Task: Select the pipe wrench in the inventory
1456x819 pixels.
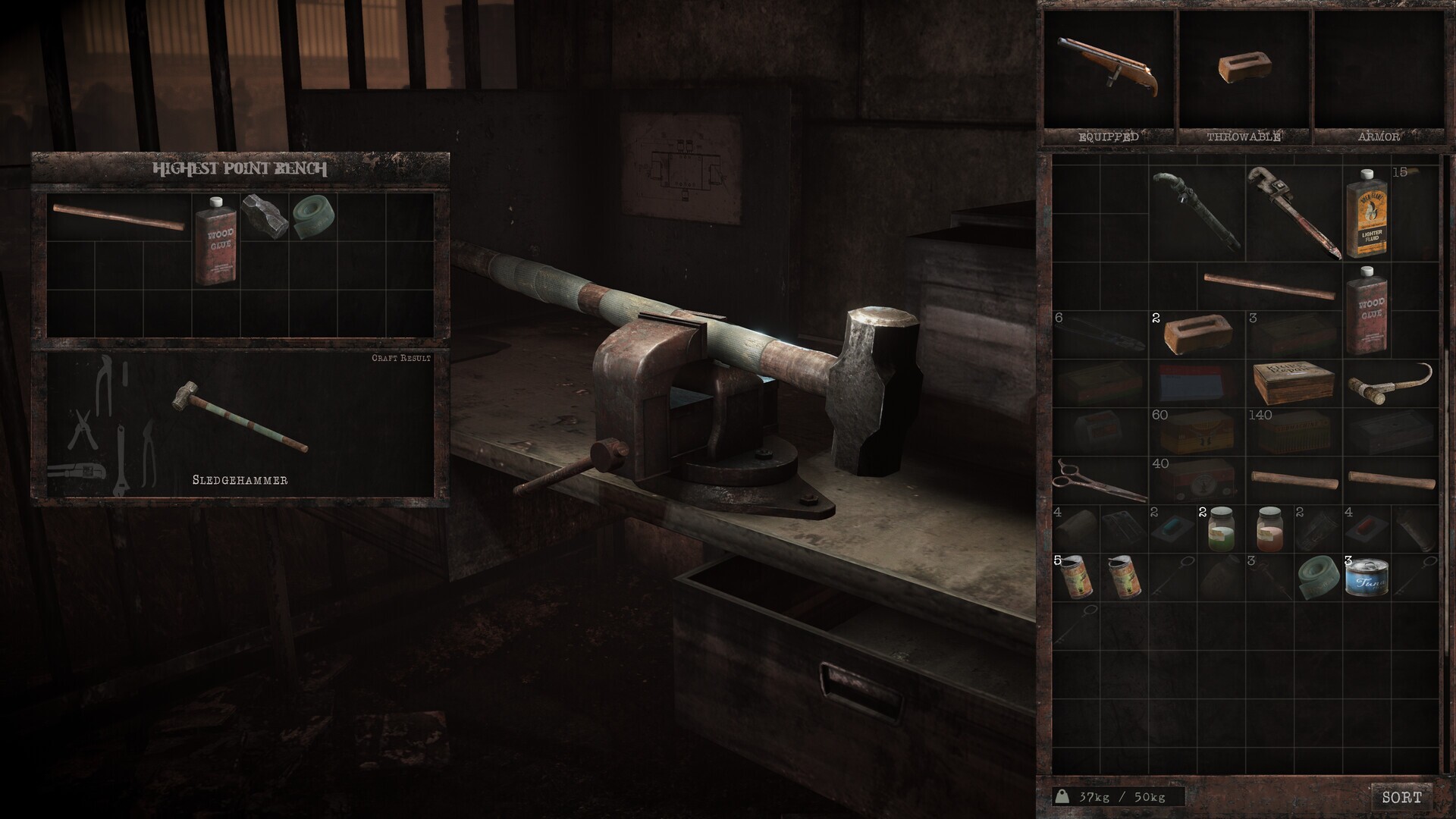Action: tap(1293, 212)
